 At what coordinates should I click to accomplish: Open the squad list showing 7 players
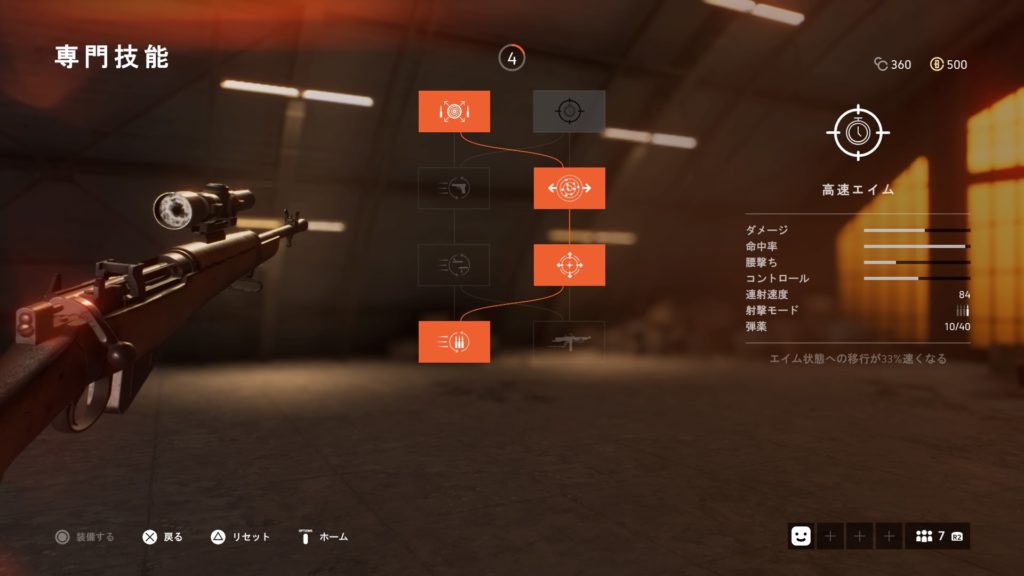(937, 536)
